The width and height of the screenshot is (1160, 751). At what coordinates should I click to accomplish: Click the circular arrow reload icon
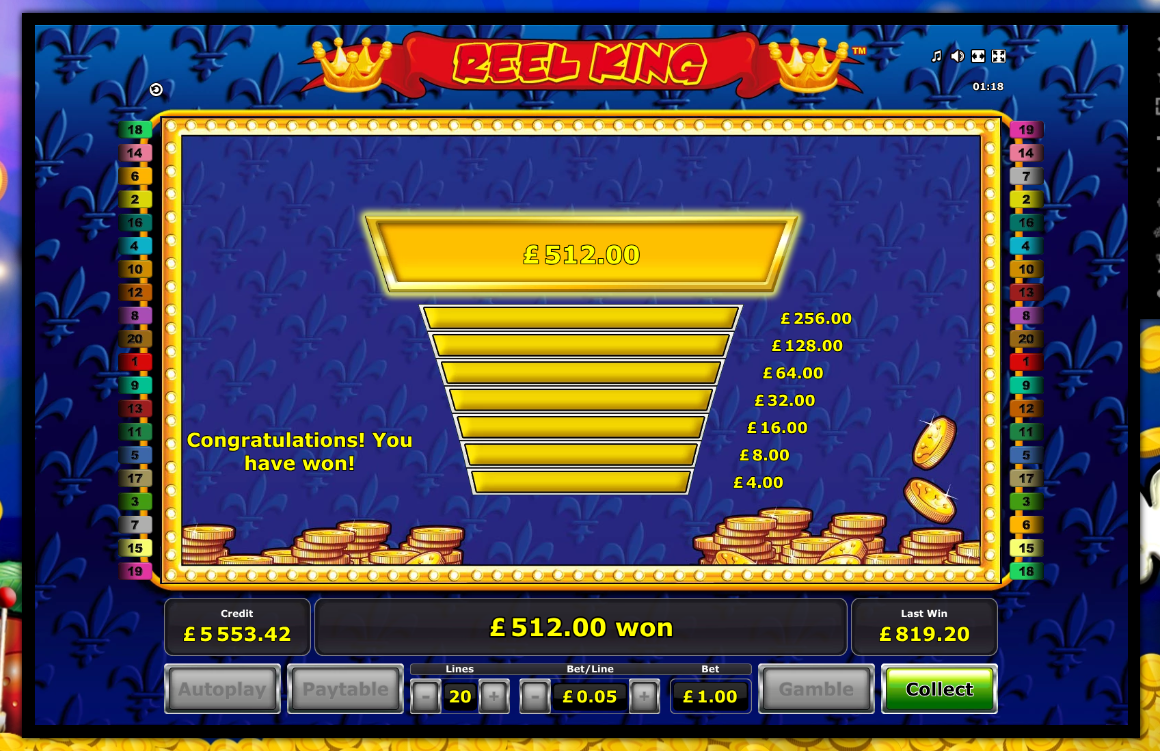(x=156, y=90)
